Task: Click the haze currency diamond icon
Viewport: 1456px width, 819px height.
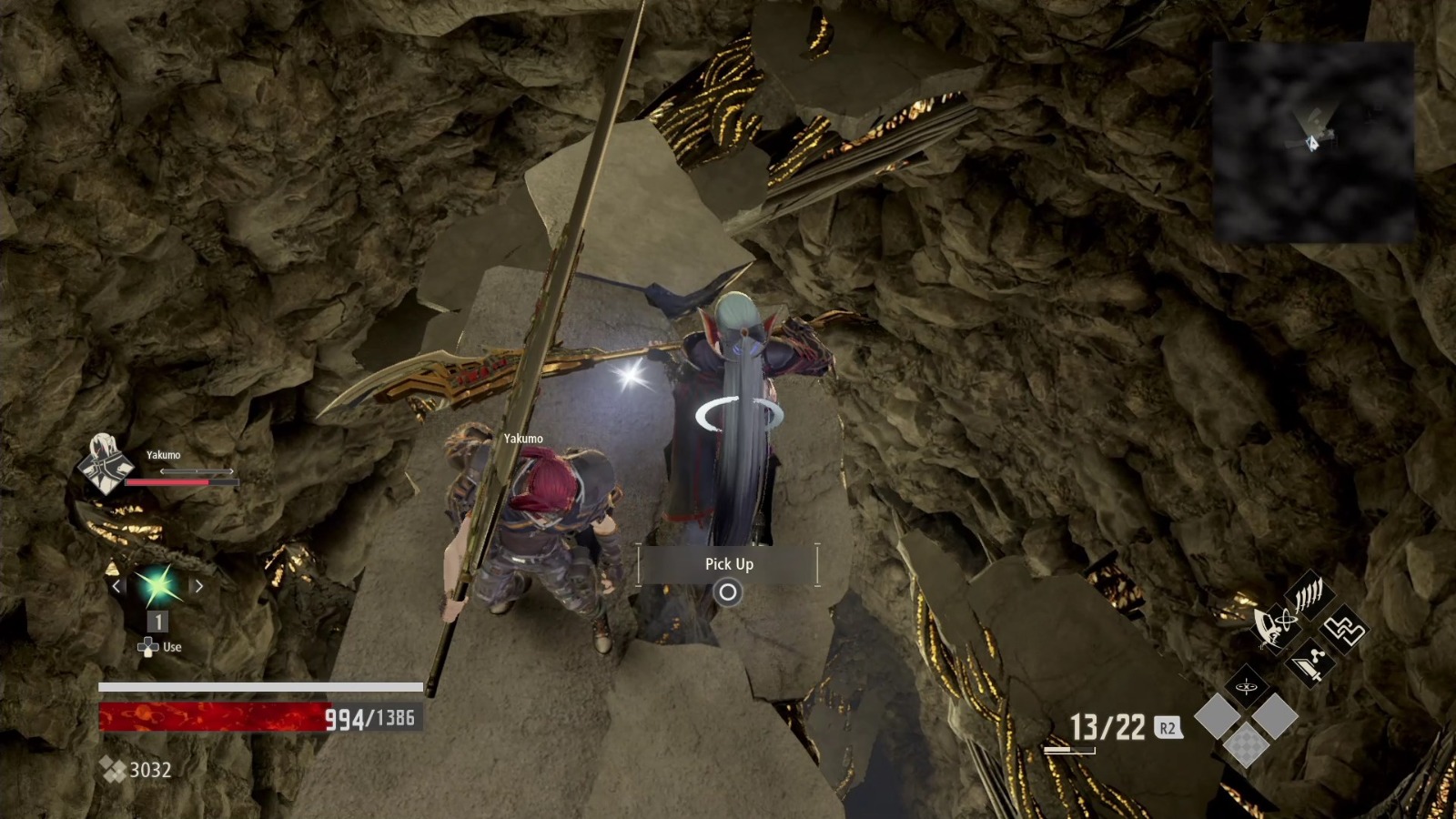Action: tap(113, 769)
